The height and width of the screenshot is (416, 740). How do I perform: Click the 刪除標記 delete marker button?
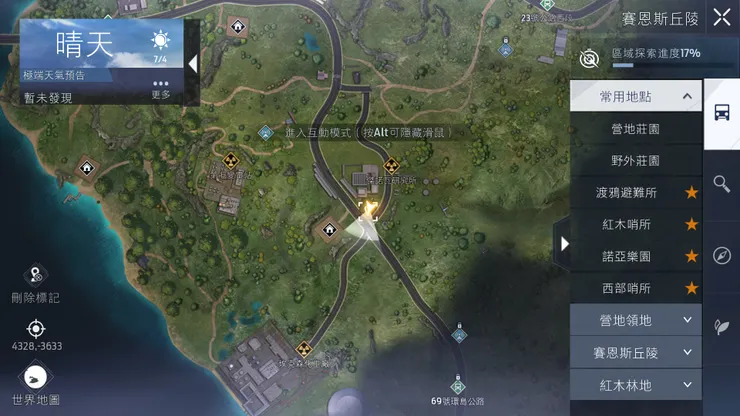pos(36,282)
